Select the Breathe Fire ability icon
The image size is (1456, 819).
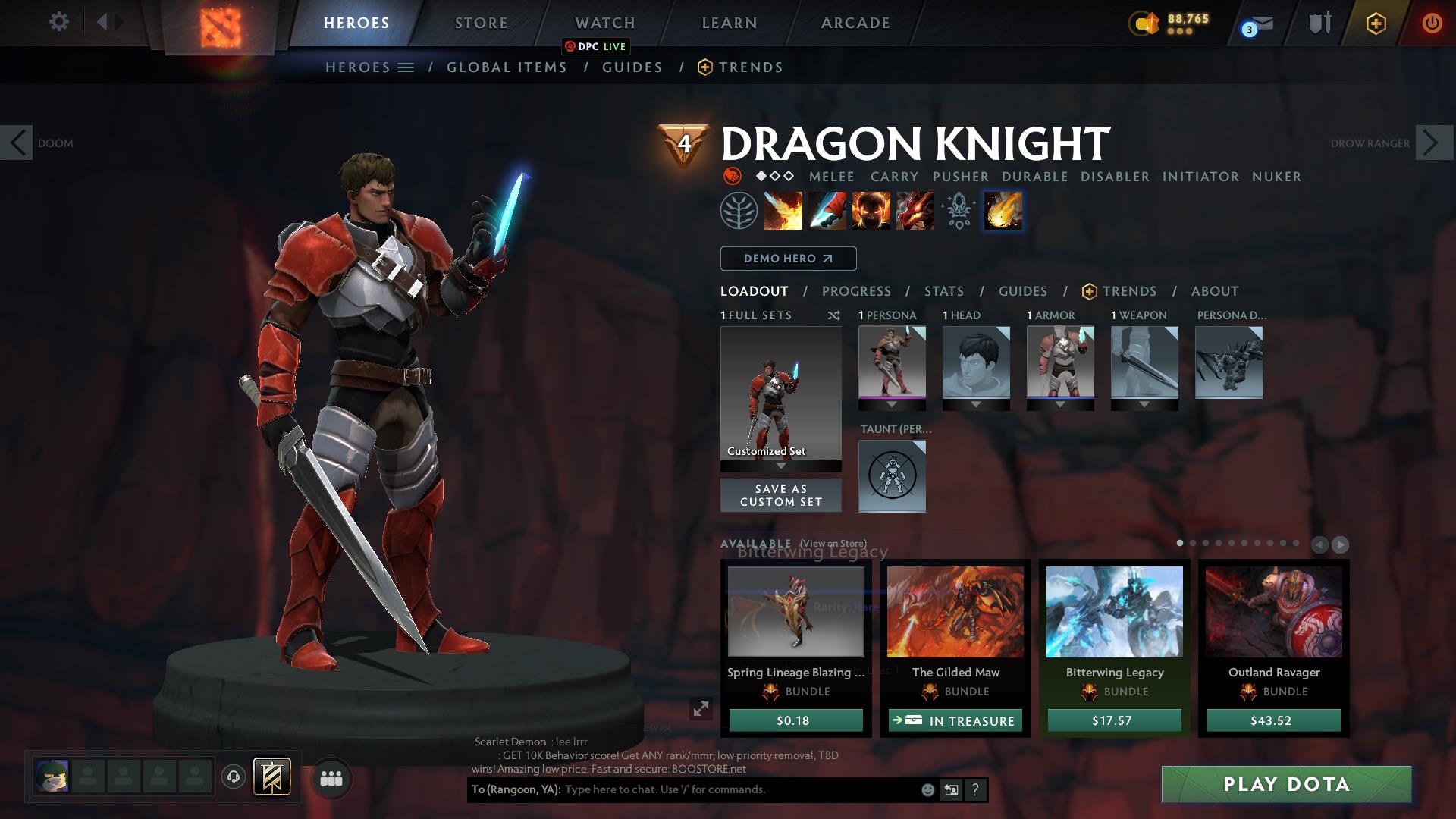(x=782, y=211)
